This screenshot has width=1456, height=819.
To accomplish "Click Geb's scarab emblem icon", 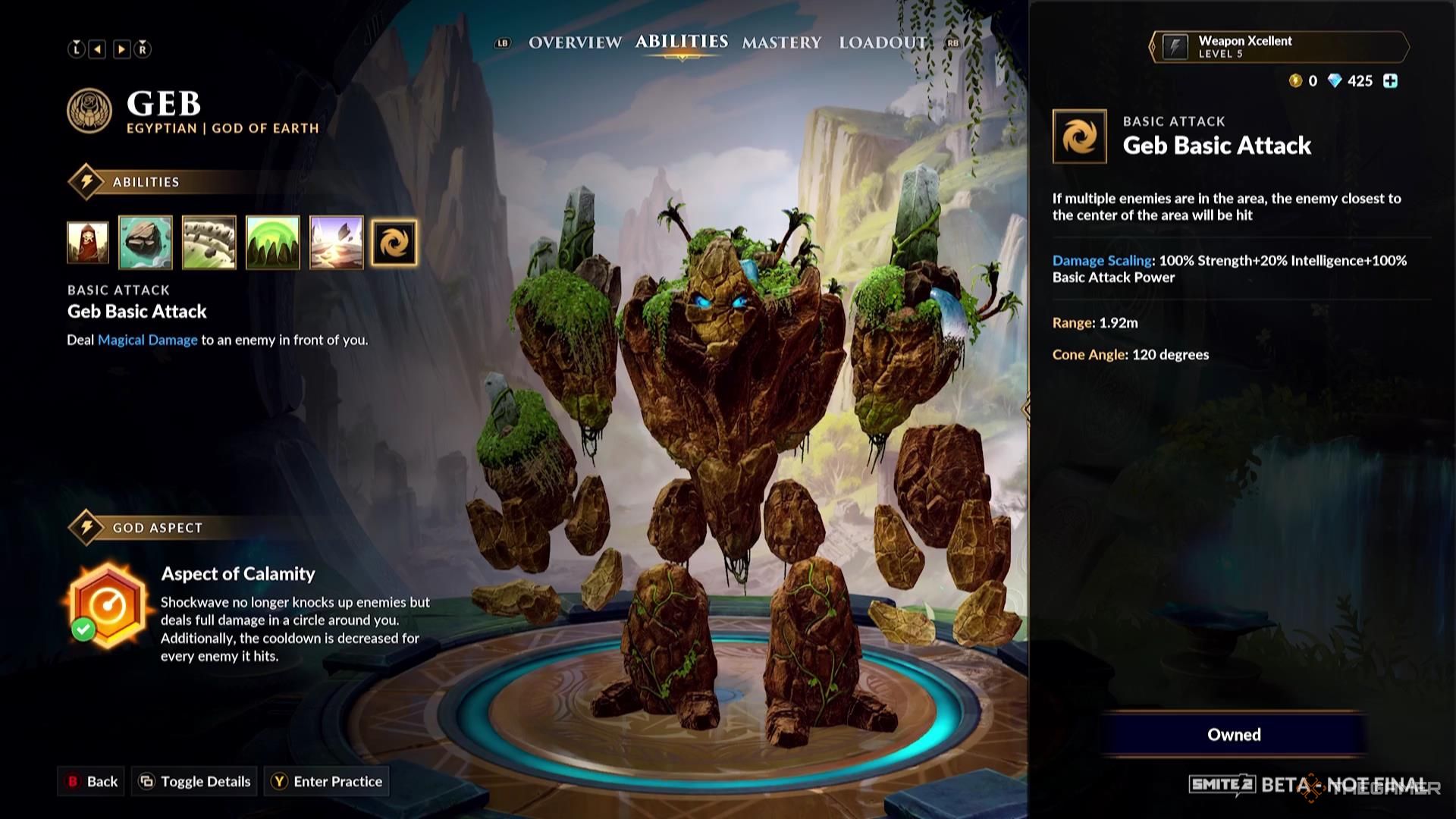I will tap(89, 111).
